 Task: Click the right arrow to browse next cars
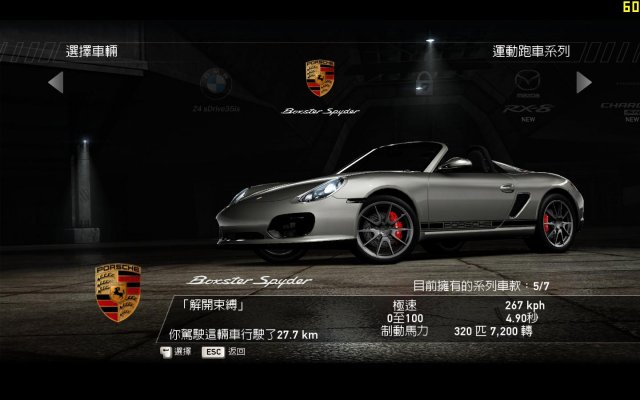(x=584, y=82)
